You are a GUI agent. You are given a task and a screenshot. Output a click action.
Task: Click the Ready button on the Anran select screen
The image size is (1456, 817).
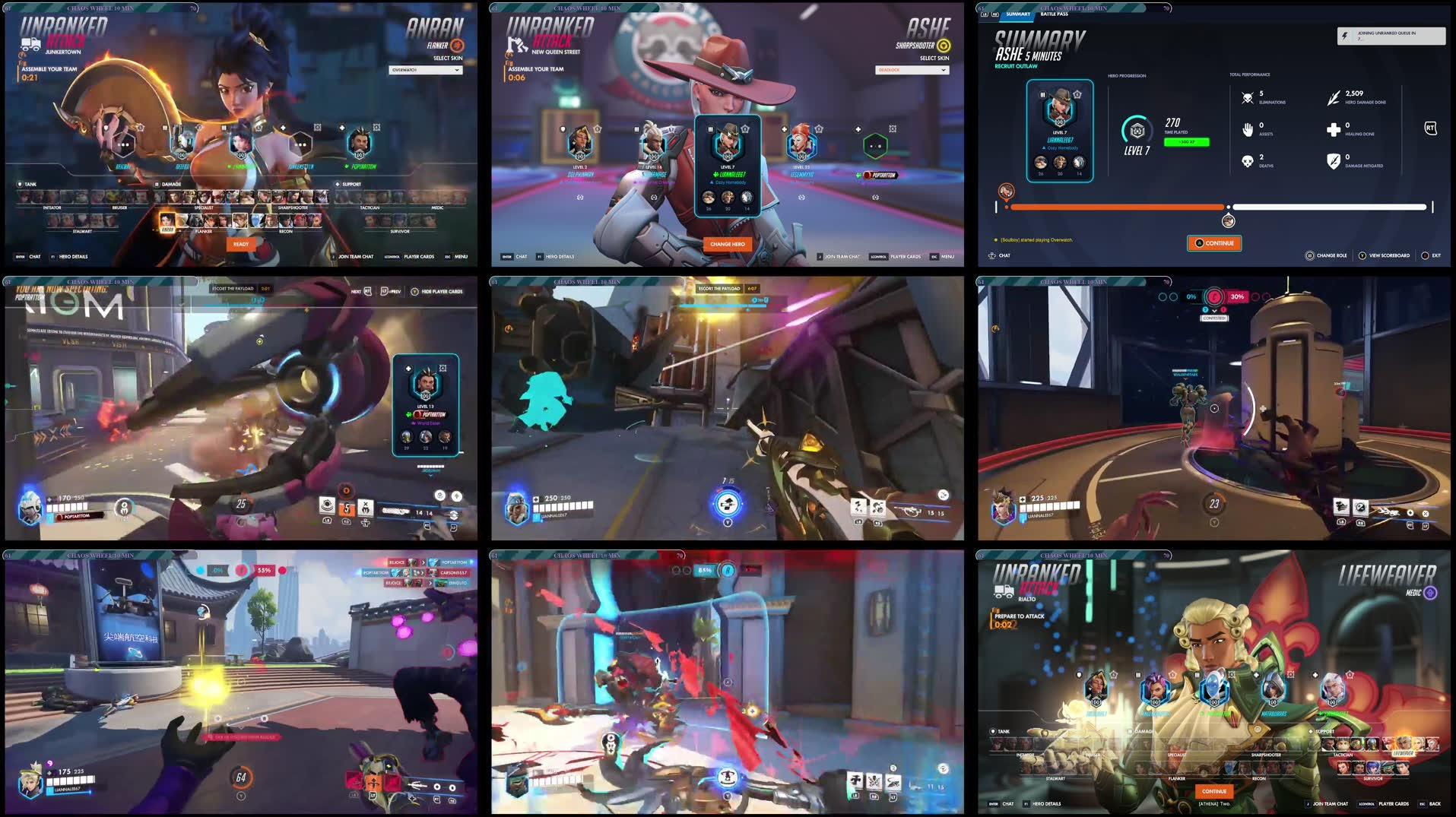pyautogui.click(x=241, y=244)
